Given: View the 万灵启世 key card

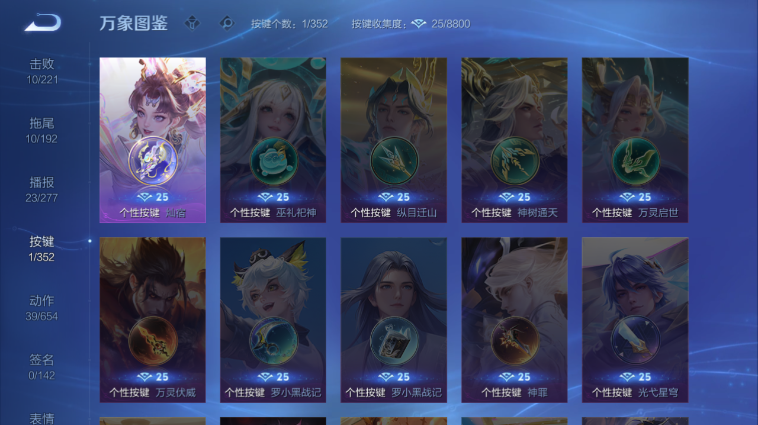Looking at the screenshot, I should tap(635, 138).
